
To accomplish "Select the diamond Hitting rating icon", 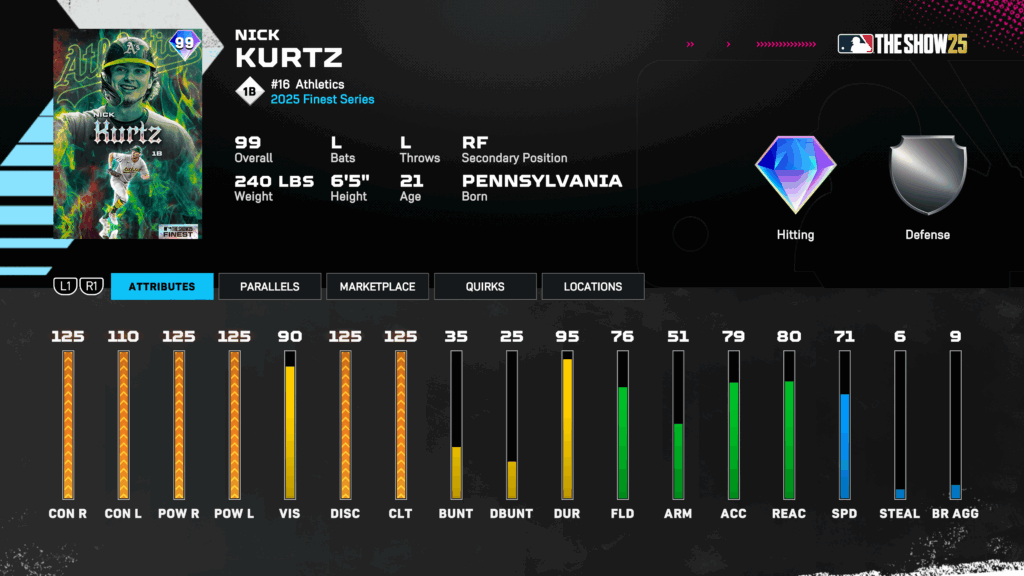I will 795,176.
